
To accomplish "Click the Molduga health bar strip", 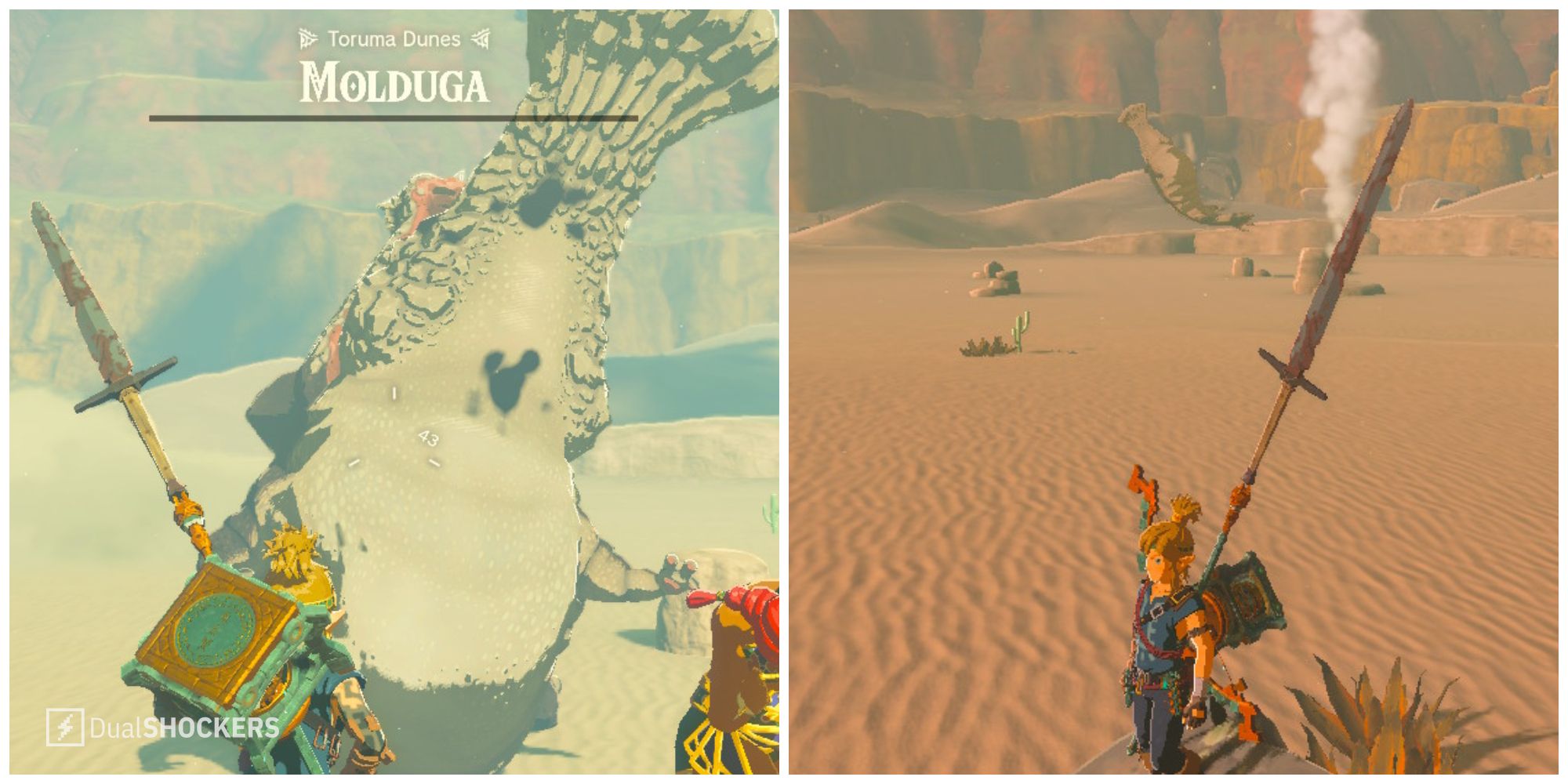I will (392, 118).
